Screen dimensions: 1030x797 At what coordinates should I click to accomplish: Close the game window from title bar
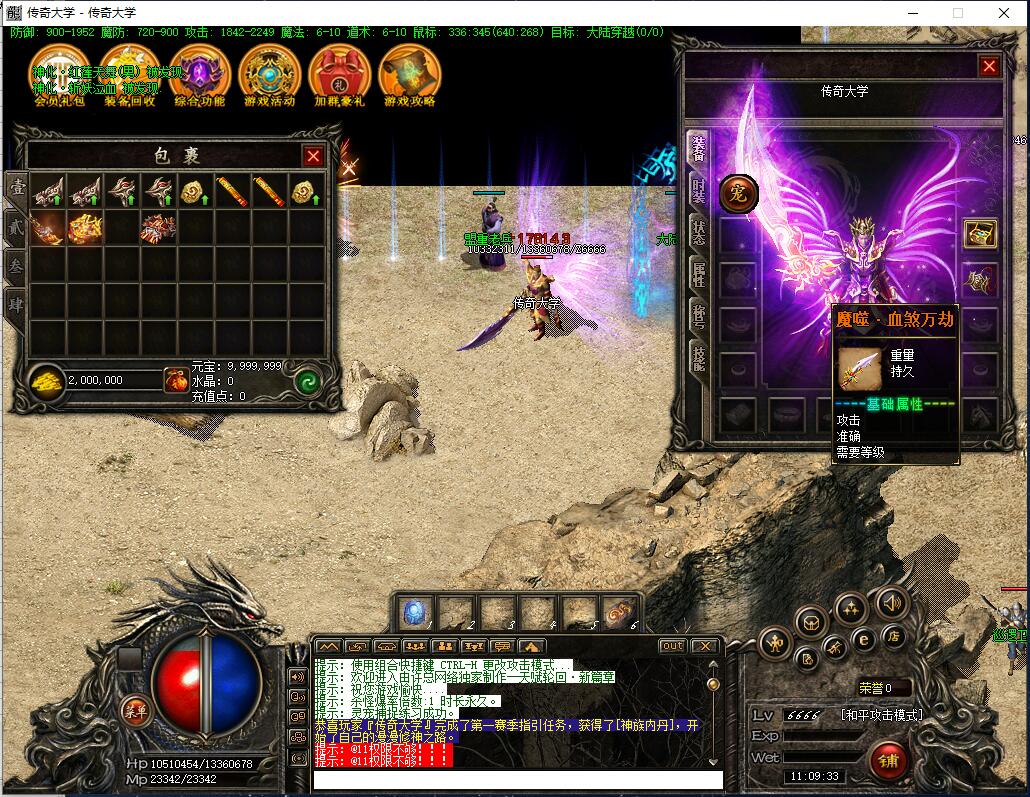[1004, 13]
